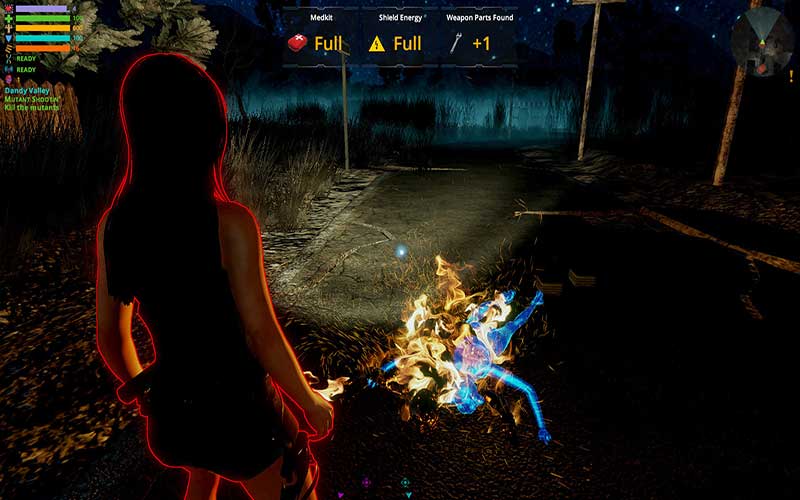Click the Kill the mutants objective text

coord(31,107)
